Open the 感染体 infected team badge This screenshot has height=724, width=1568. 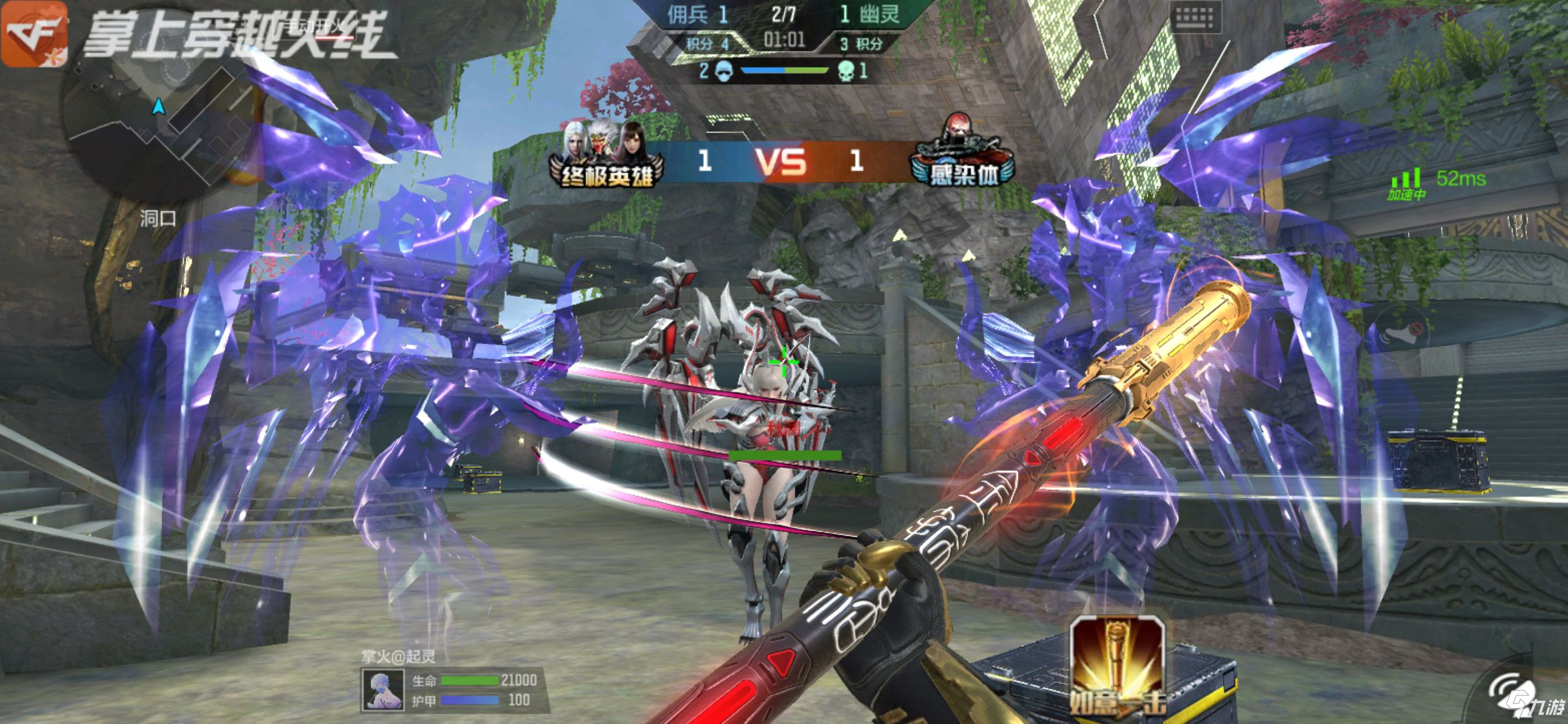click(x=962, y=154)
